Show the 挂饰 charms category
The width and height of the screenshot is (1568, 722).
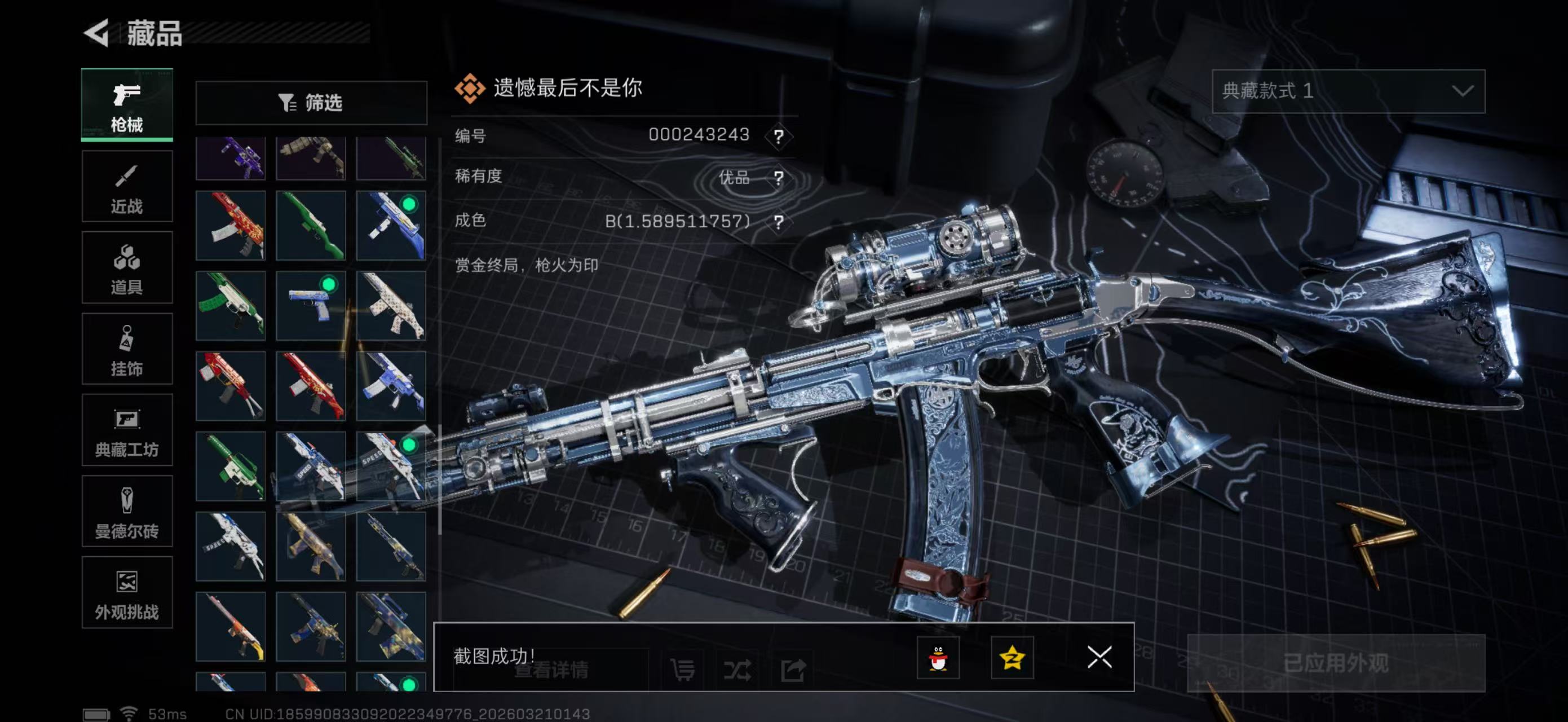click(127, 349)
